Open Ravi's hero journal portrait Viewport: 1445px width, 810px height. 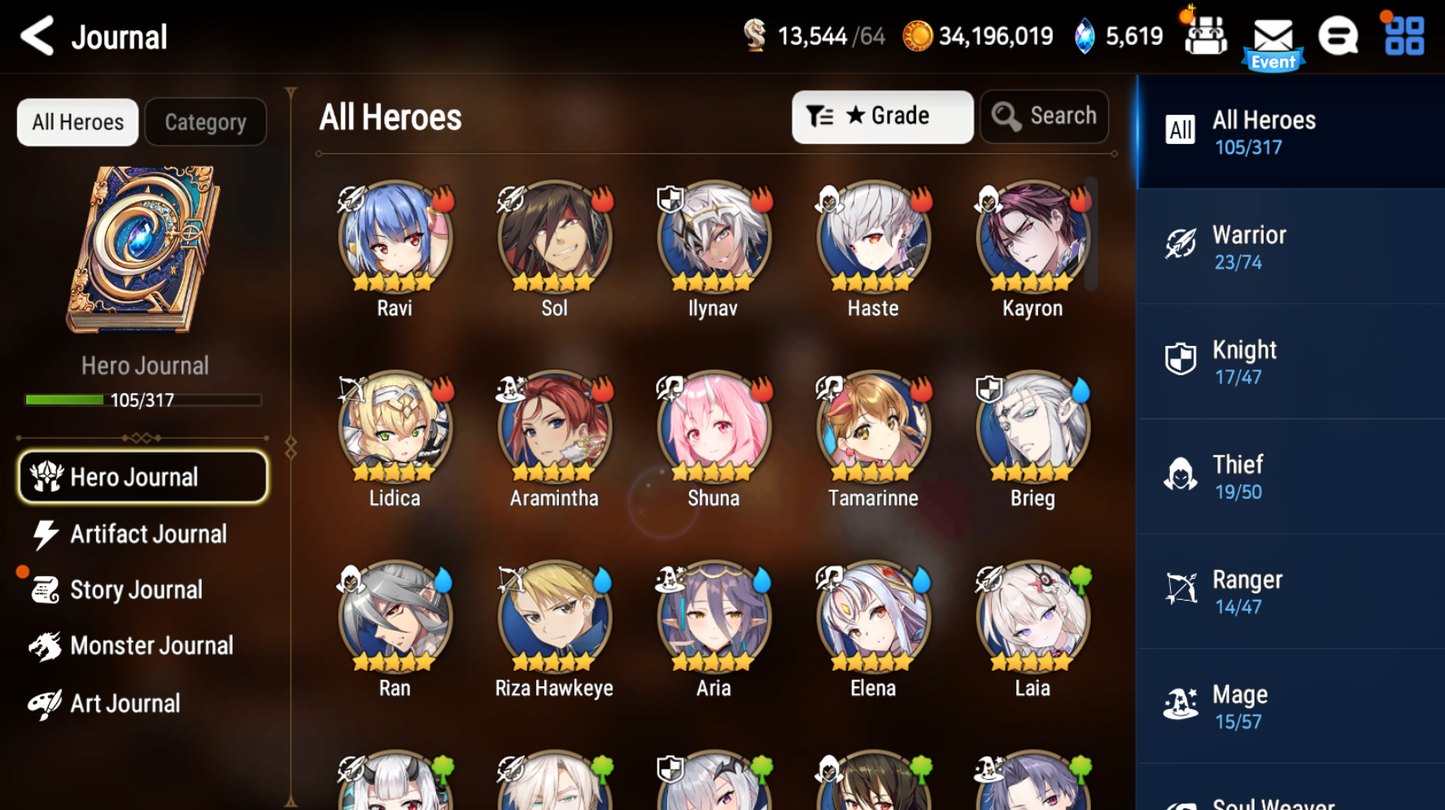[394, 238]
